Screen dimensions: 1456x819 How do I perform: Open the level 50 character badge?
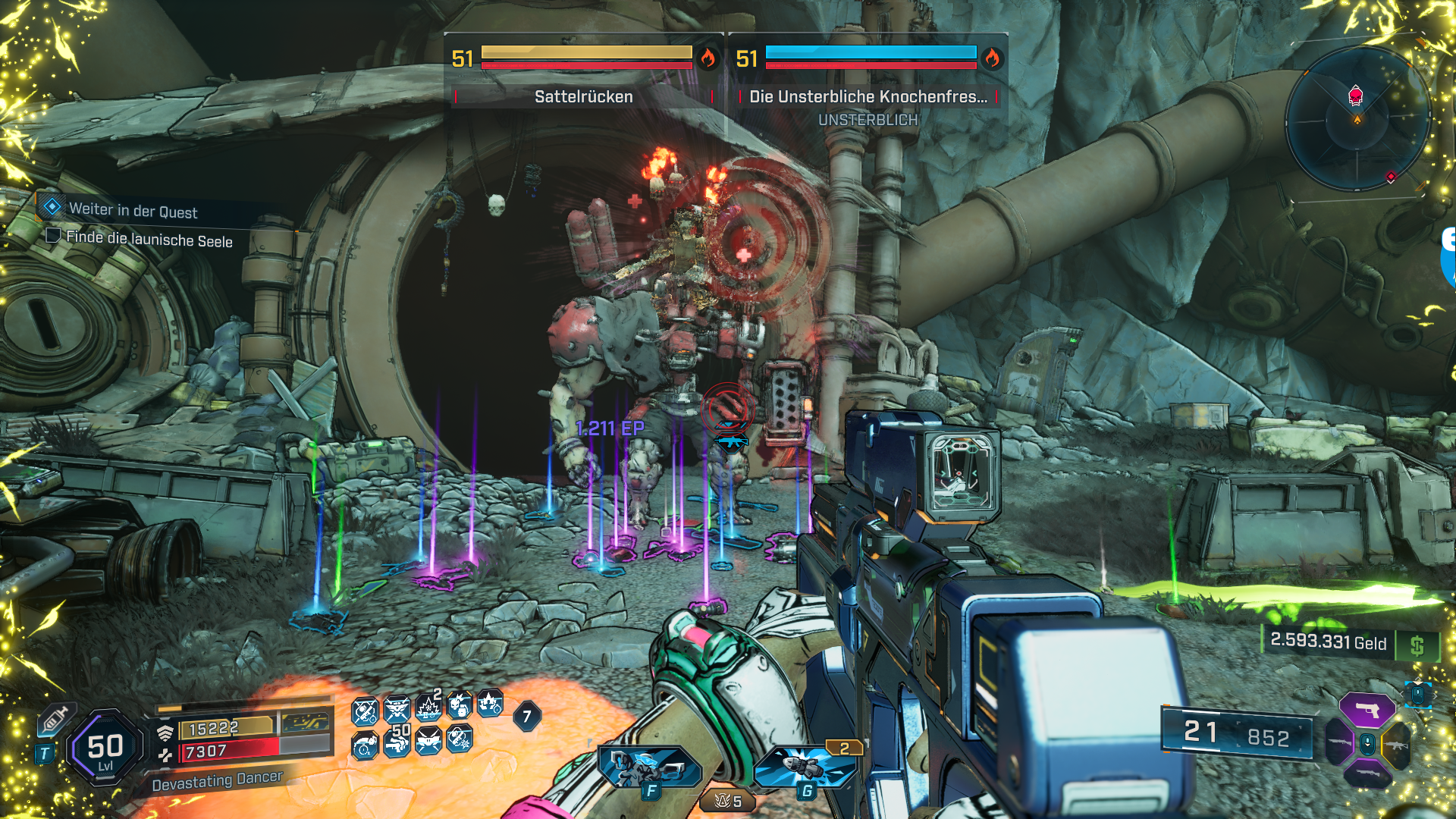[105, 748]
